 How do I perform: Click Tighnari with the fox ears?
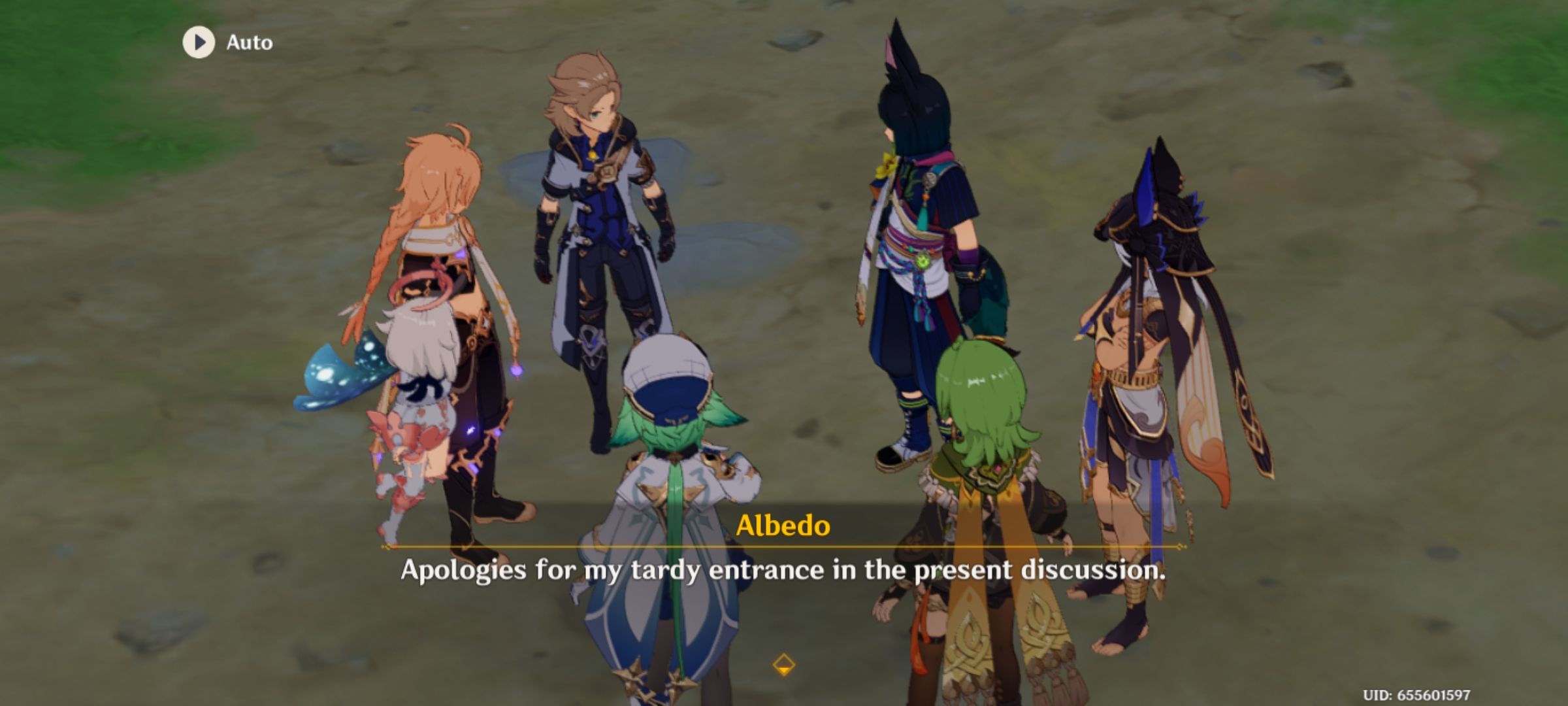(915, 229)
